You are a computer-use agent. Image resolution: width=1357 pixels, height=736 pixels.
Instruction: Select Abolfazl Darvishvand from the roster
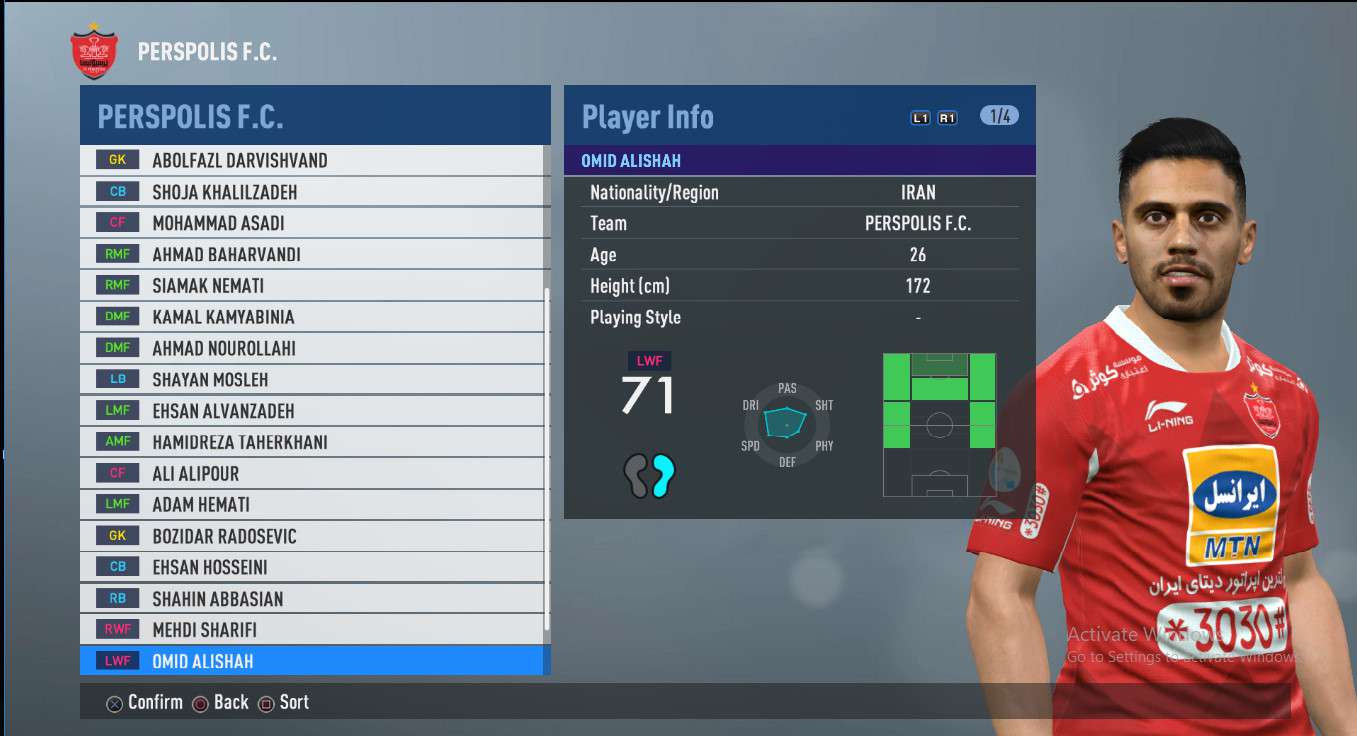click(x=312, y=160)
